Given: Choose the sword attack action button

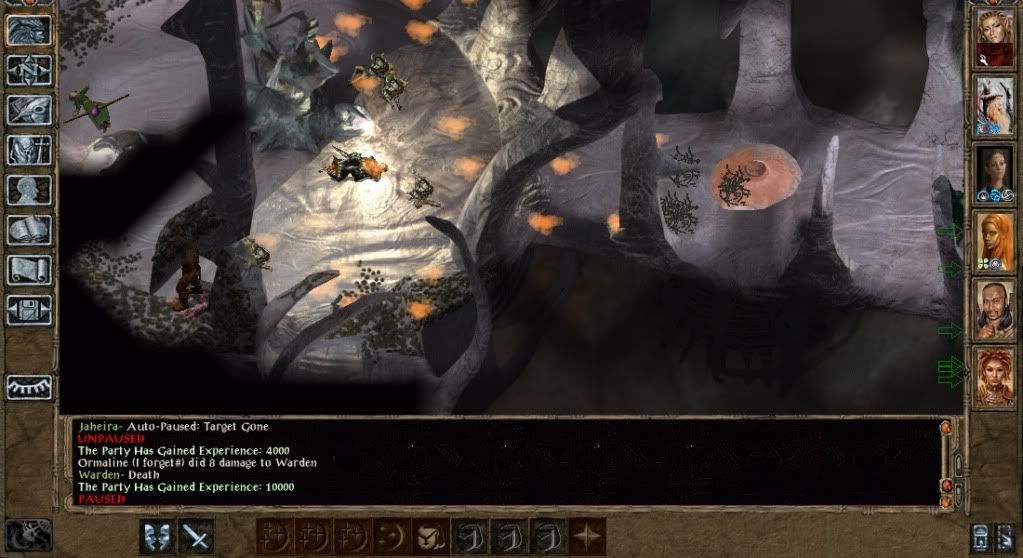Looking at the screenshot, I should [x=197, y=535].
